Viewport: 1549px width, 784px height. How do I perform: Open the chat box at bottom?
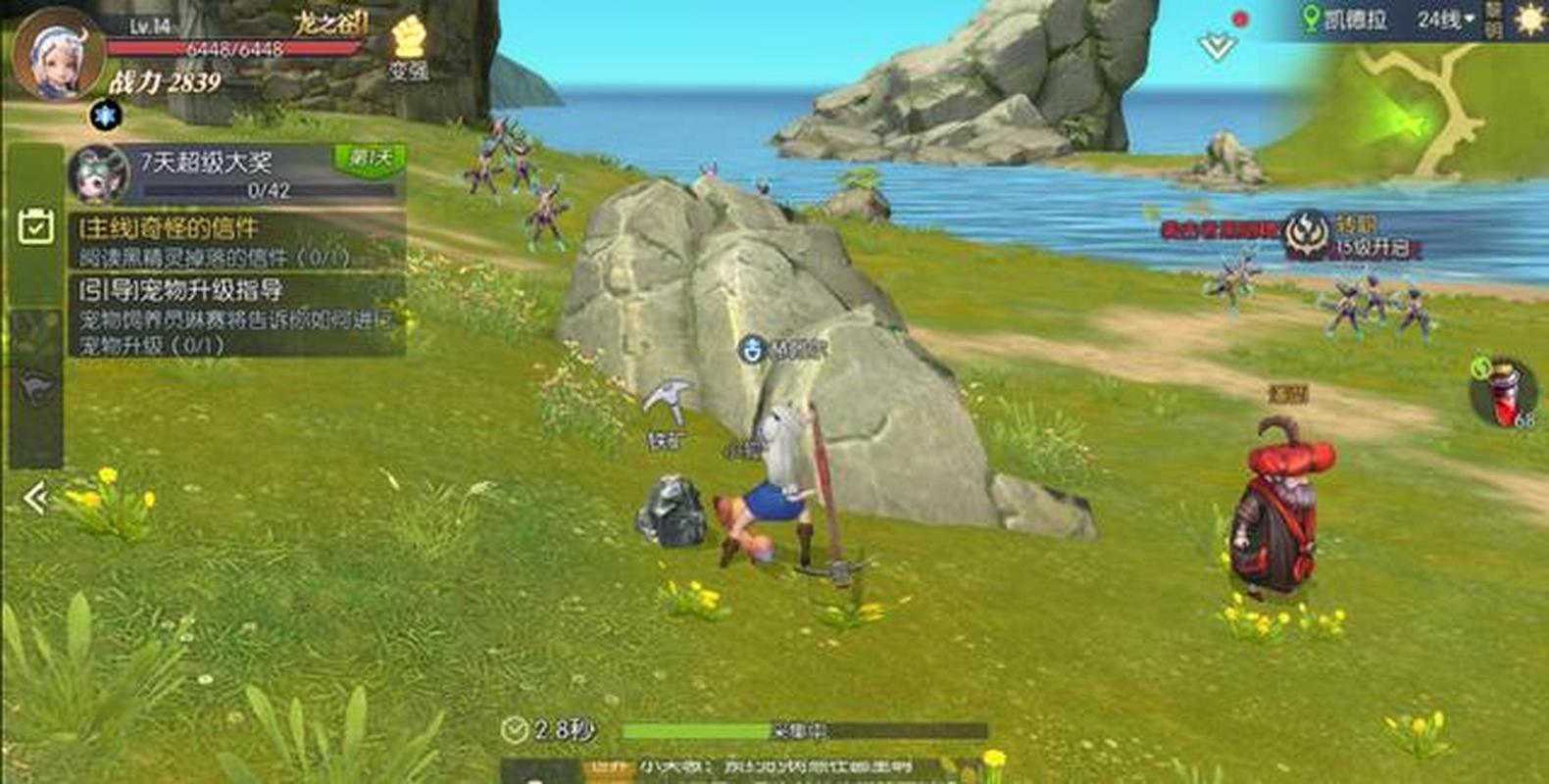[x=745, y=768]
